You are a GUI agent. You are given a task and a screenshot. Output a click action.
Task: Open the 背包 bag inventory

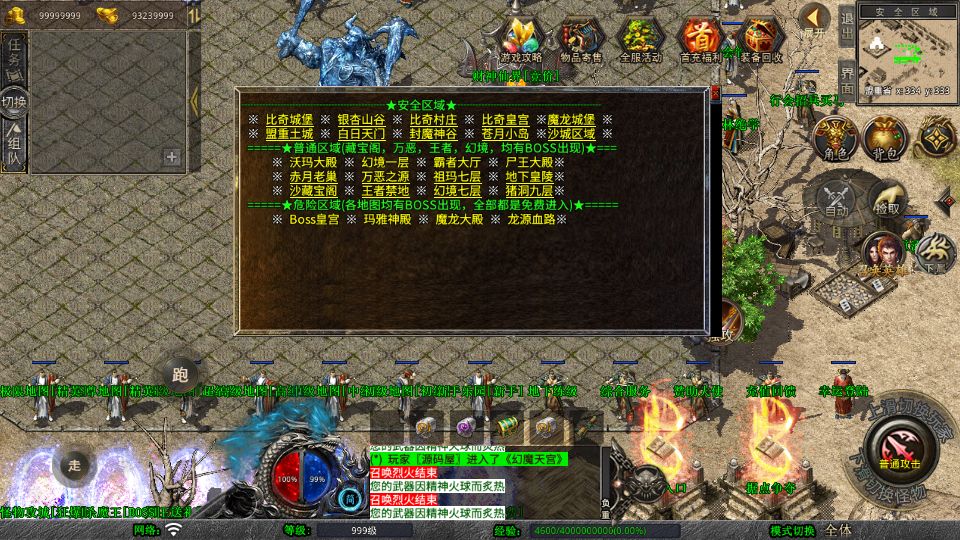[883, 138]
